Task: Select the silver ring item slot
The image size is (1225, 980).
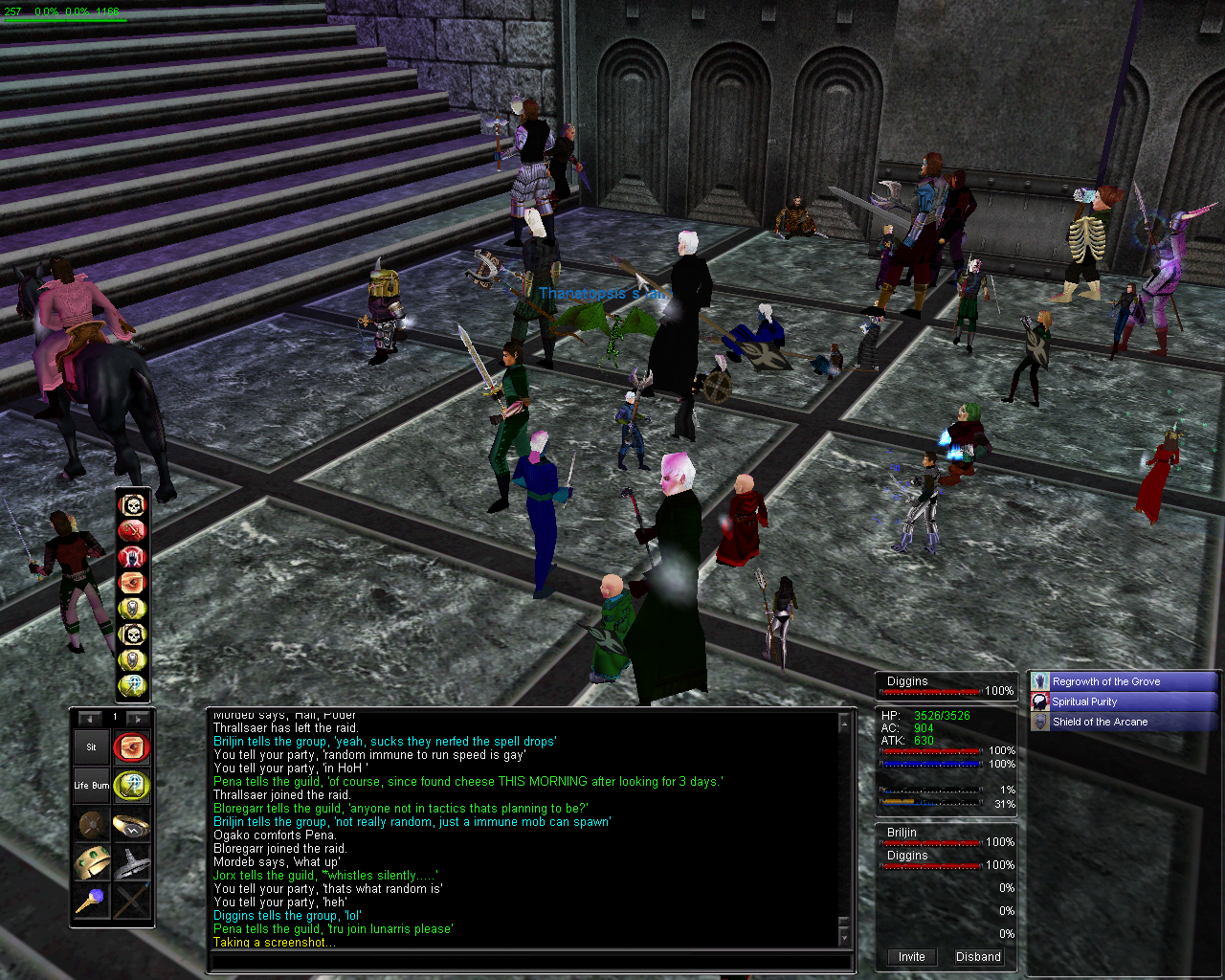Action: pos(131,862)
